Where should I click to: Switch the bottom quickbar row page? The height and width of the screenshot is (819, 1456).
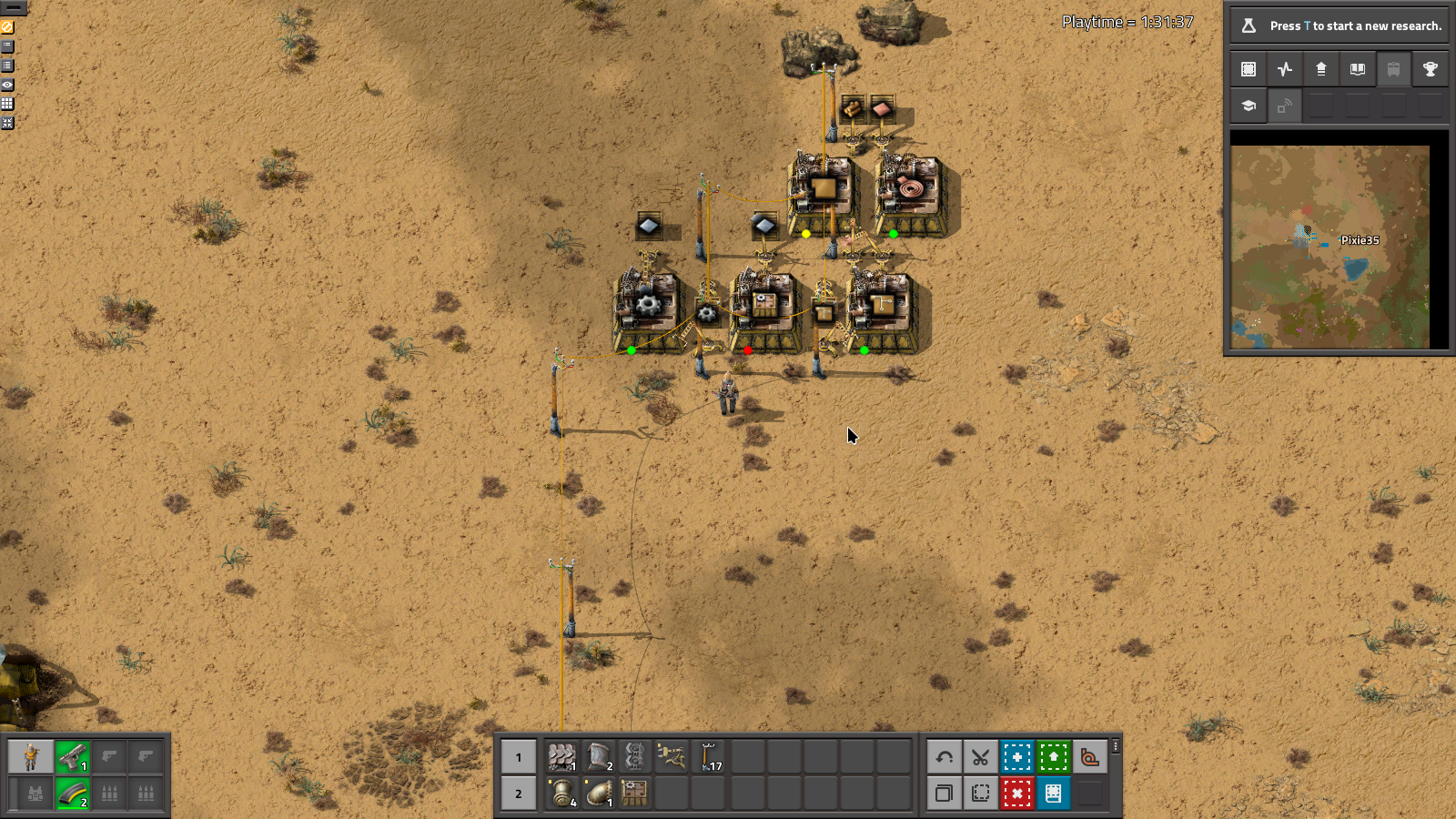tap(518, 794)
